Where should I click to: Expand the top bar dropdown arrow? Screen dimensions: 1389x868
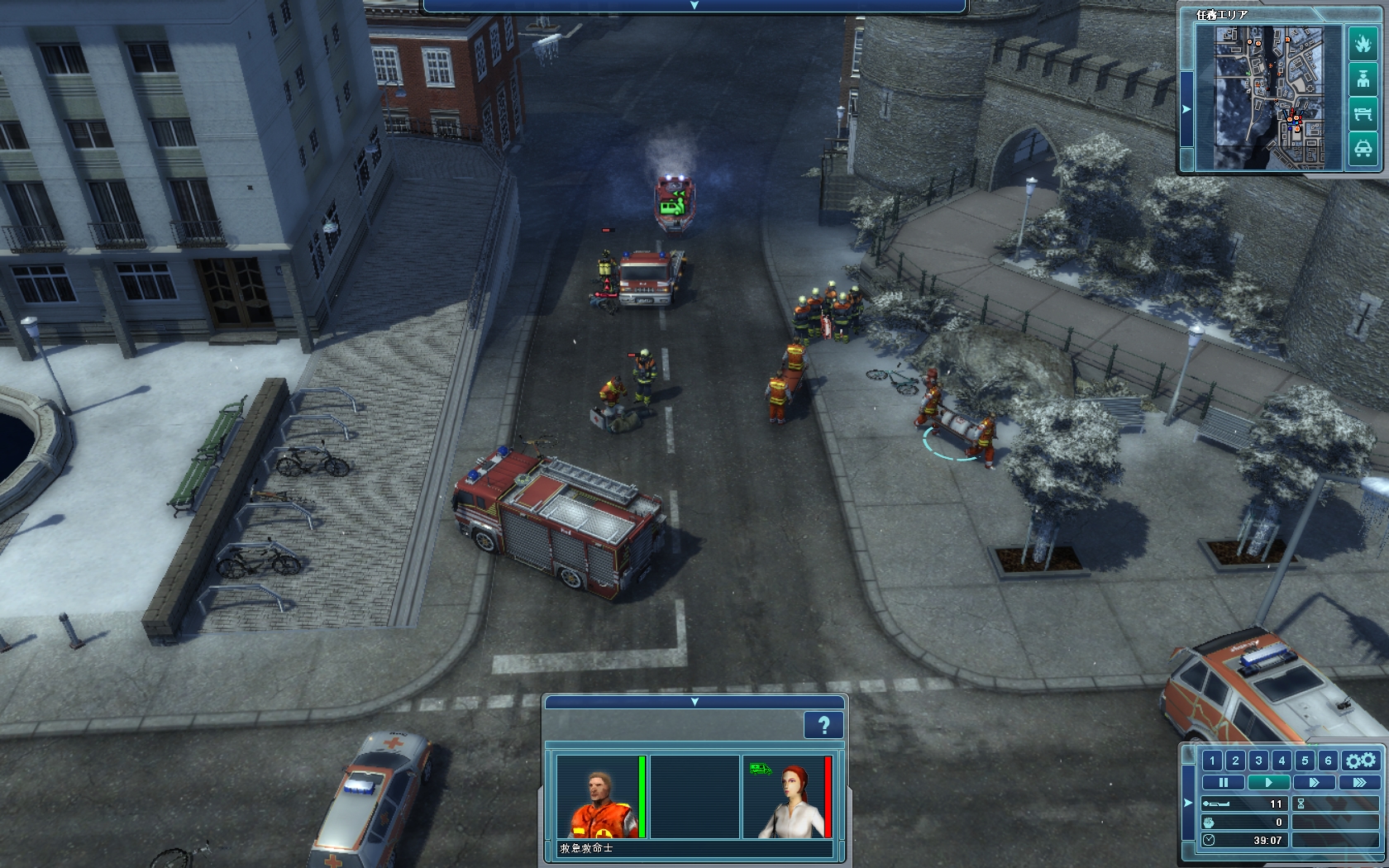(694, 6)
